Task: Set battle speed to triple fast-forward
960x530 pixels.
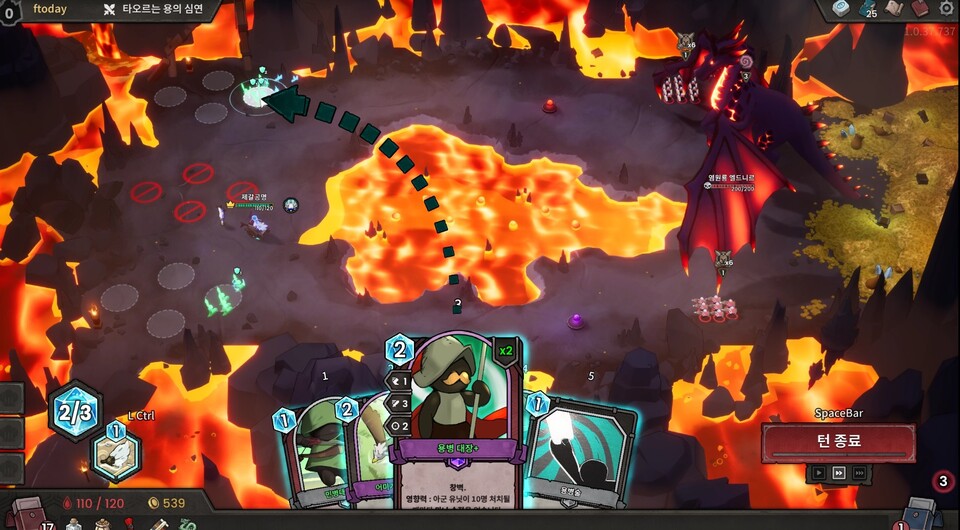Action: click(x=859, y=473)
